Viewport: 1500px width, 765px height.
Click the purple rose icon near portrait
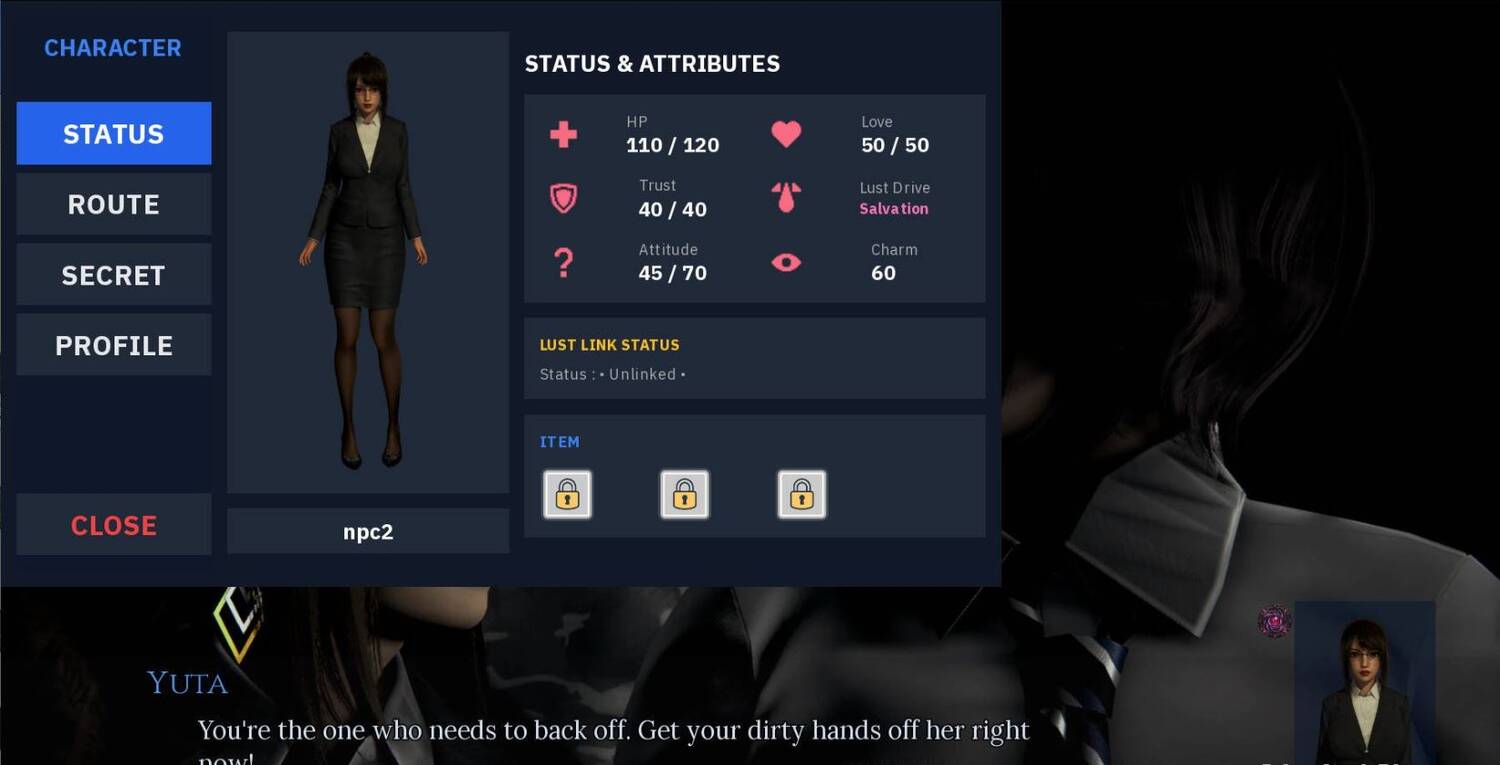[1274, 621]
